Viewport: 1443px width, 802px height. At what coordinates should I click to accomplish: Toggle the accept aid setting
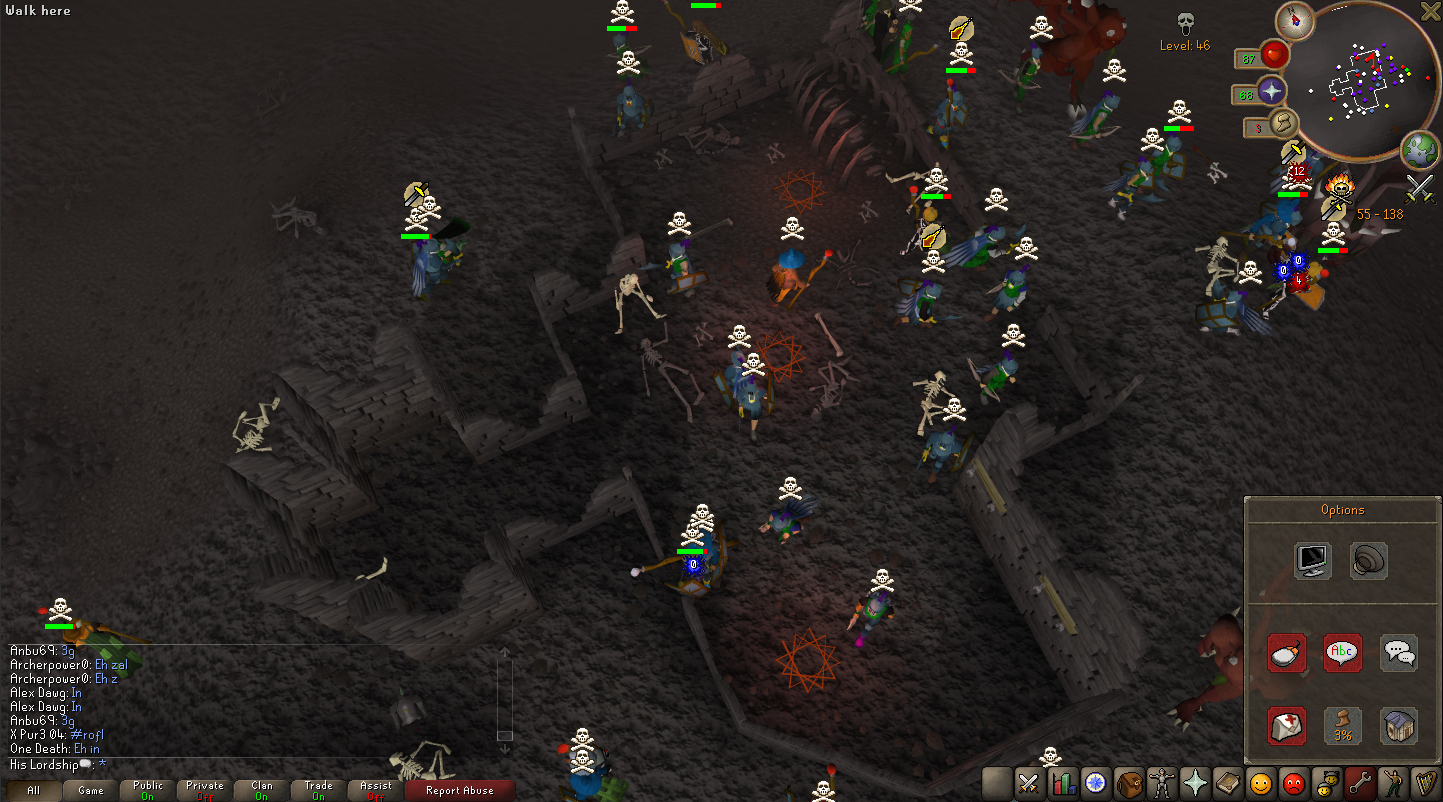point(1287,726)
